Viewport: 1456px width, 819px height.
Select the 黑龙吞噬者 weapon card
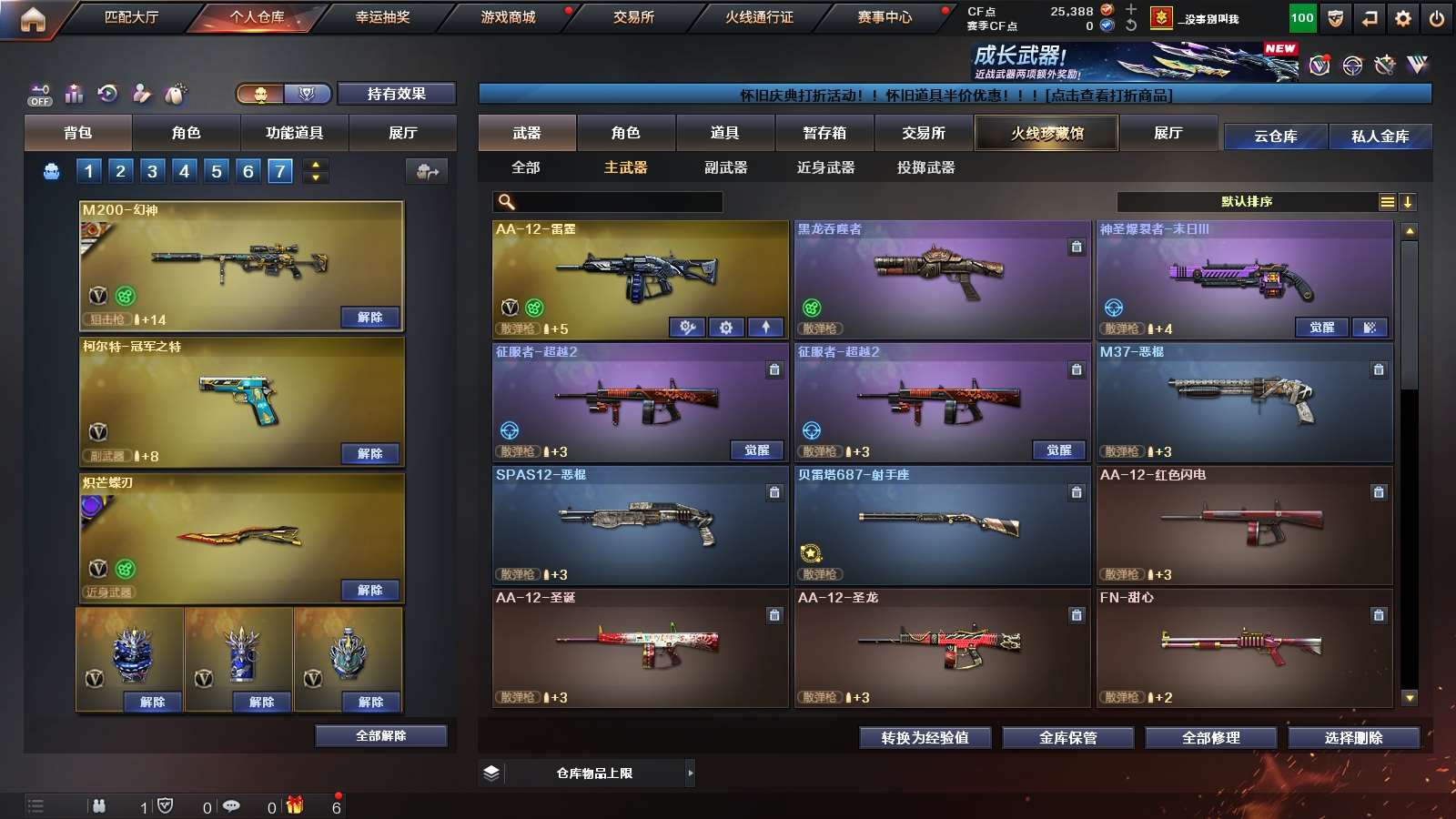tap(942, 273)
